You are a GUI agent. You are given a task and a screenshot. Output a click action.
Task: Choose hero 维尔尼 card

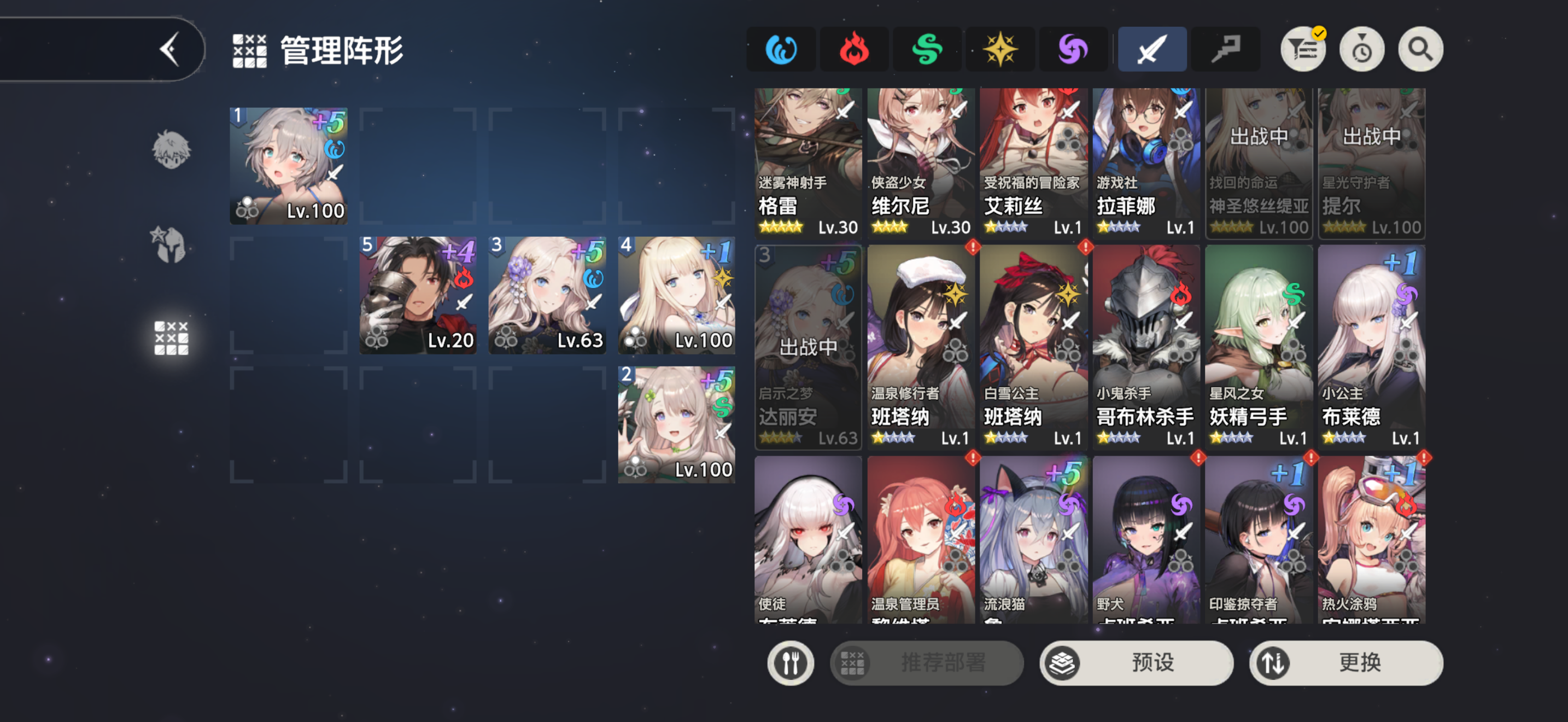920,162
